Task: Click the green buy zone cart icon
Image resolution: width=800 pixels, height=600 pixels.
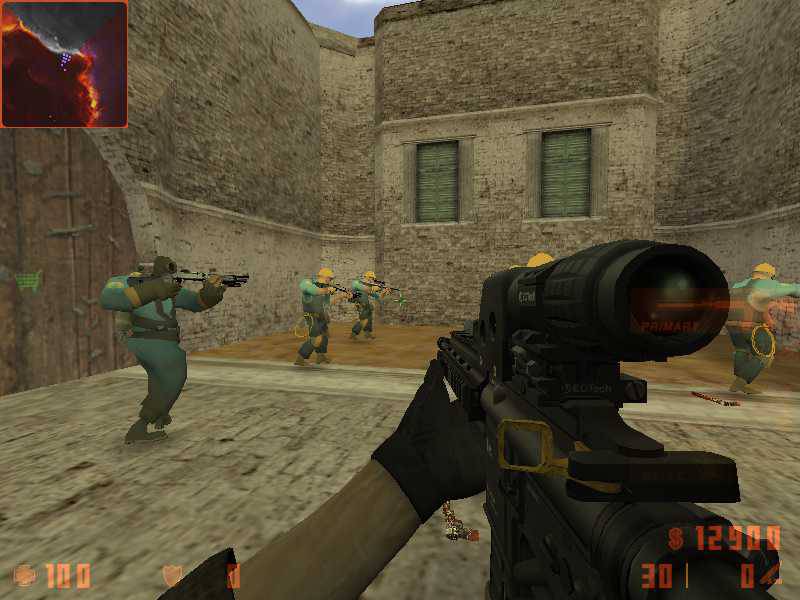Action: tap(30, 279)
